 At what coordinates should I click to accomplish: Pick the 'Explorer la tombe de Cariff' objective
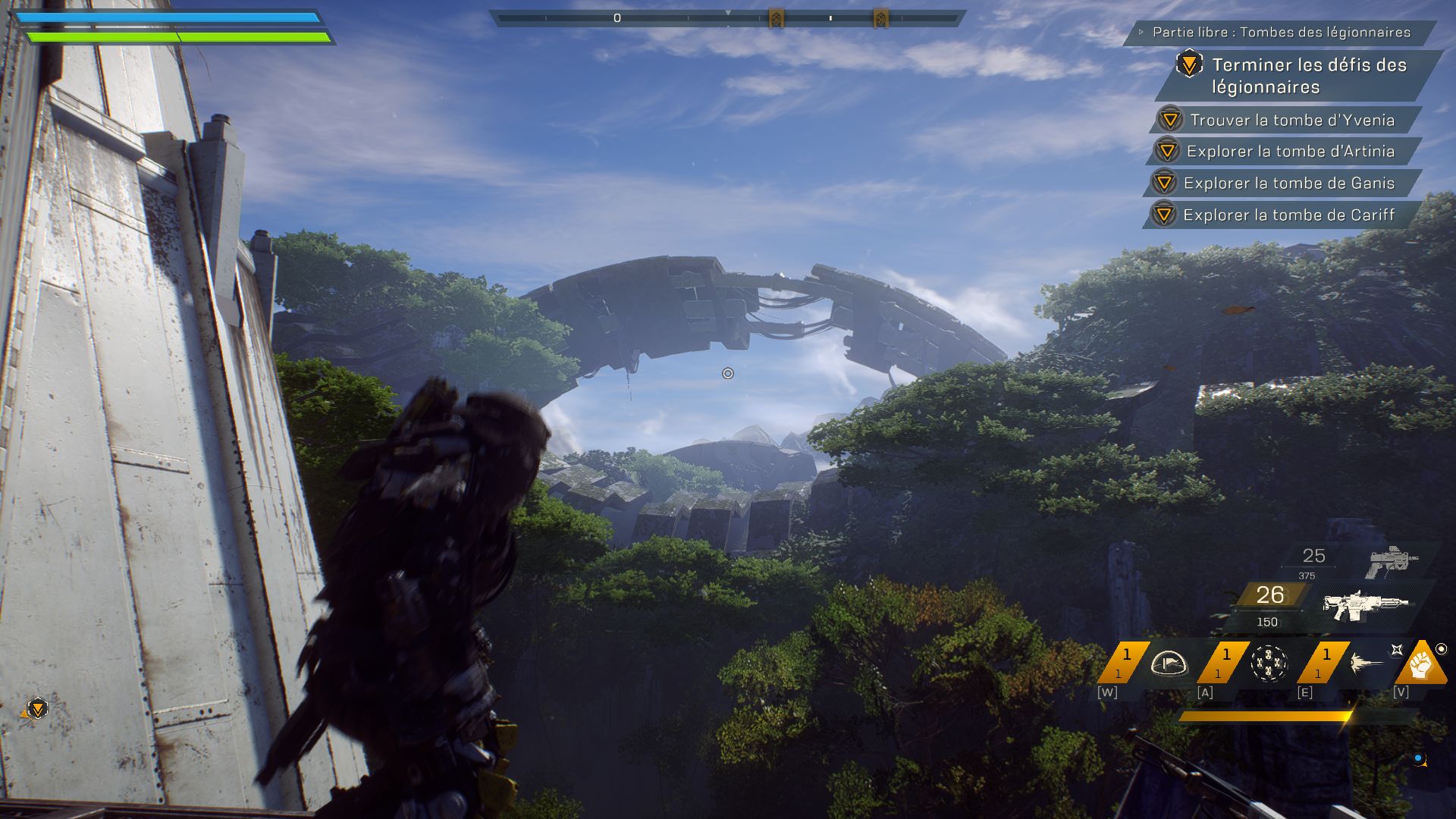[1288, 215]
